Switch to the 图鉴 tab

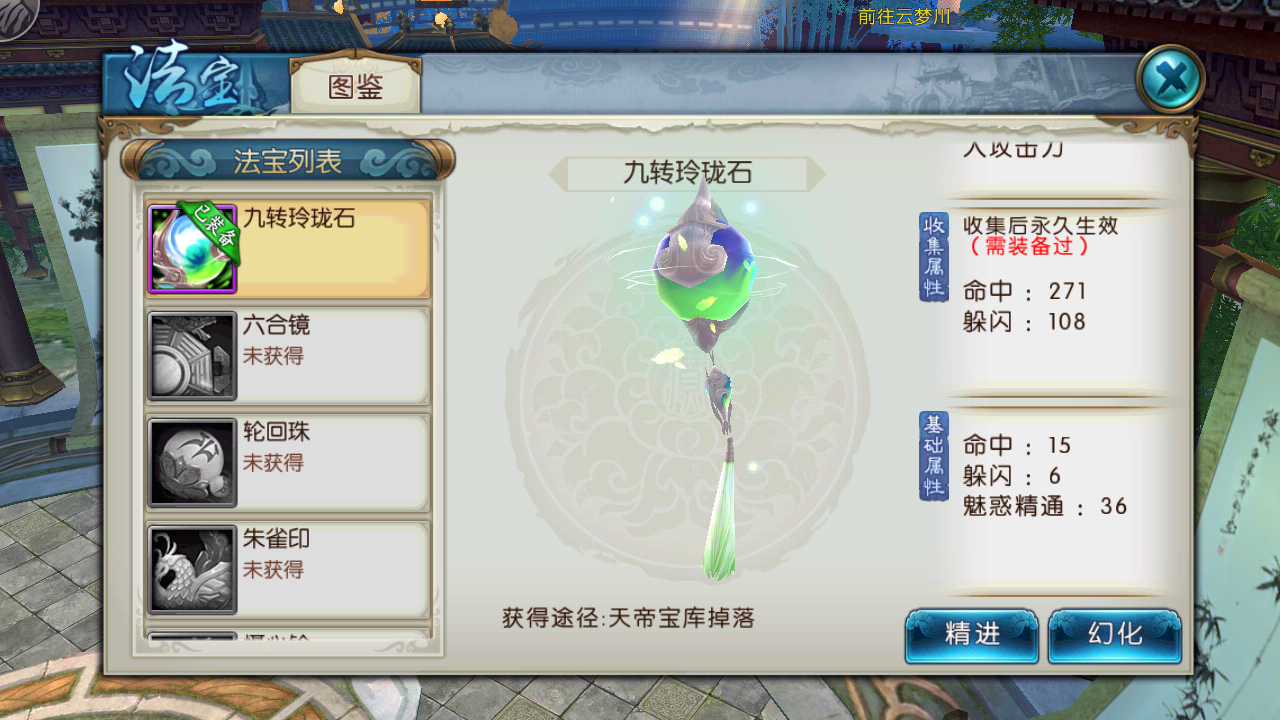355,87
